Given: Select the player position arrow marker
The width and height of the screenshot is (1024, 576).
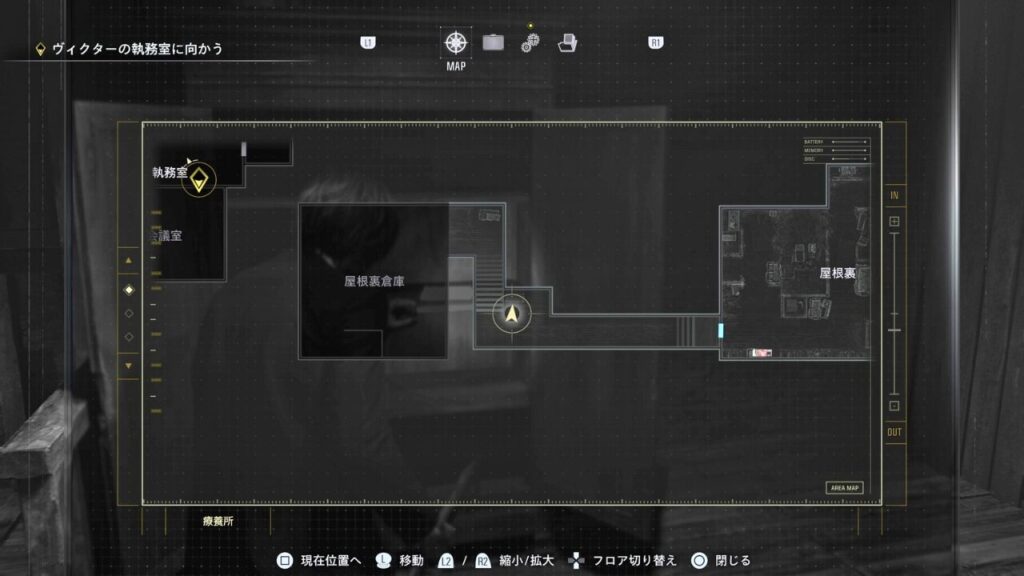Looking at the screenshot, I should [513, 315].
